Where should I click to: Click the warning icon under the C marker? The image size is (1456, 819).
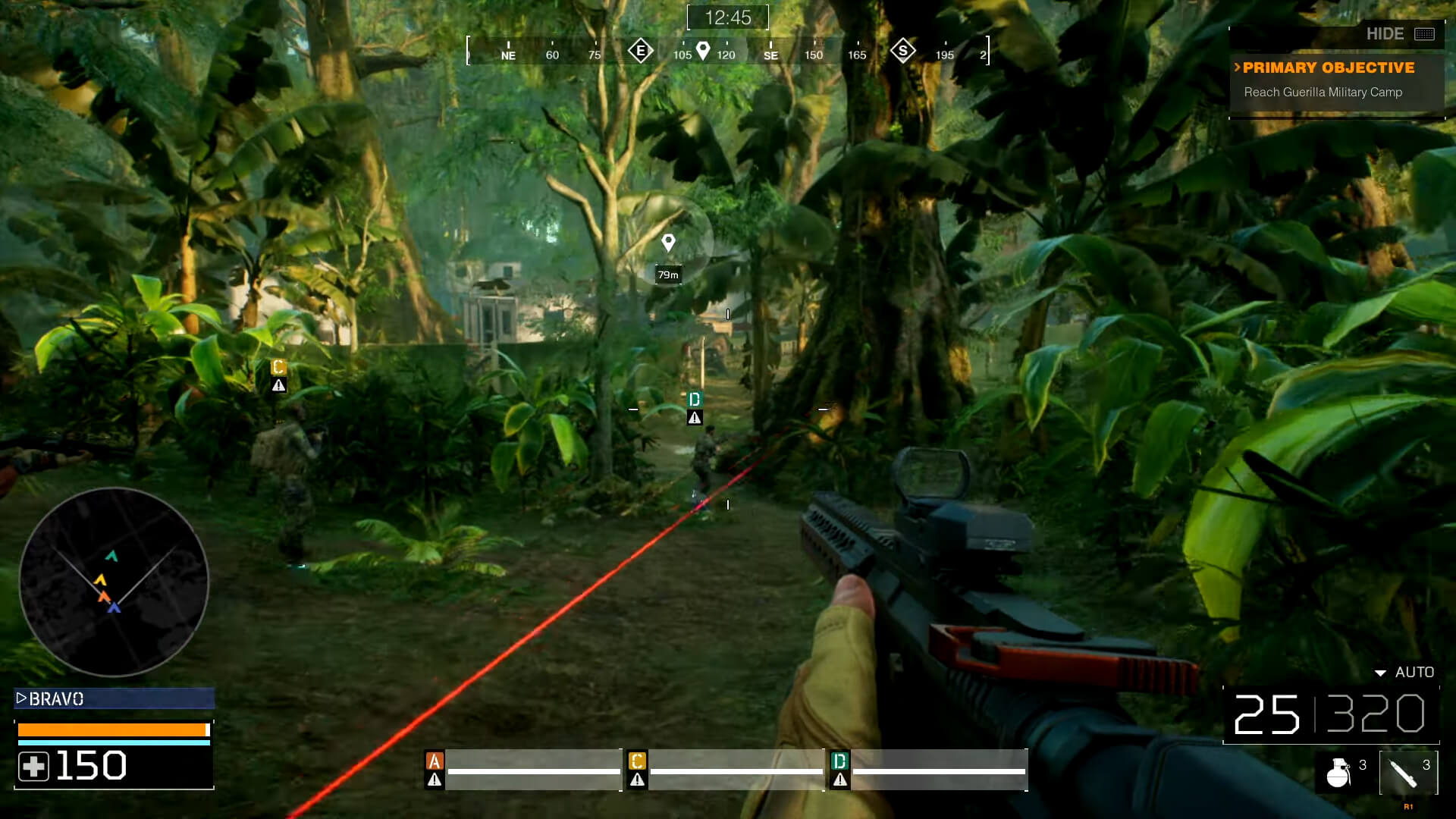pos(279,384)
